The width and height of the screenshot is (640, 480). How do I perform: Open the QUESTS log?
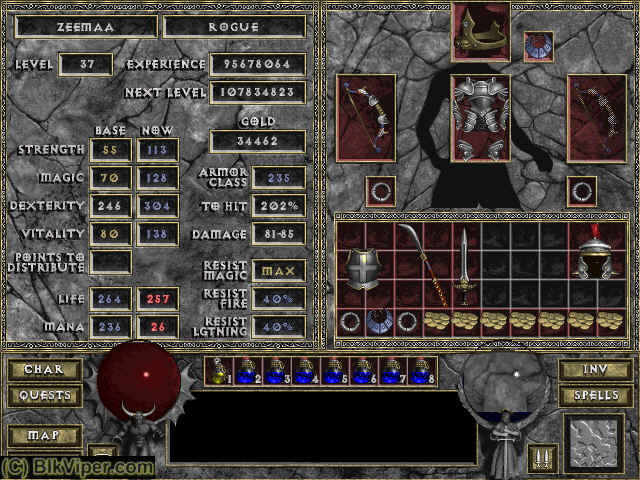[x=44, y=395]
